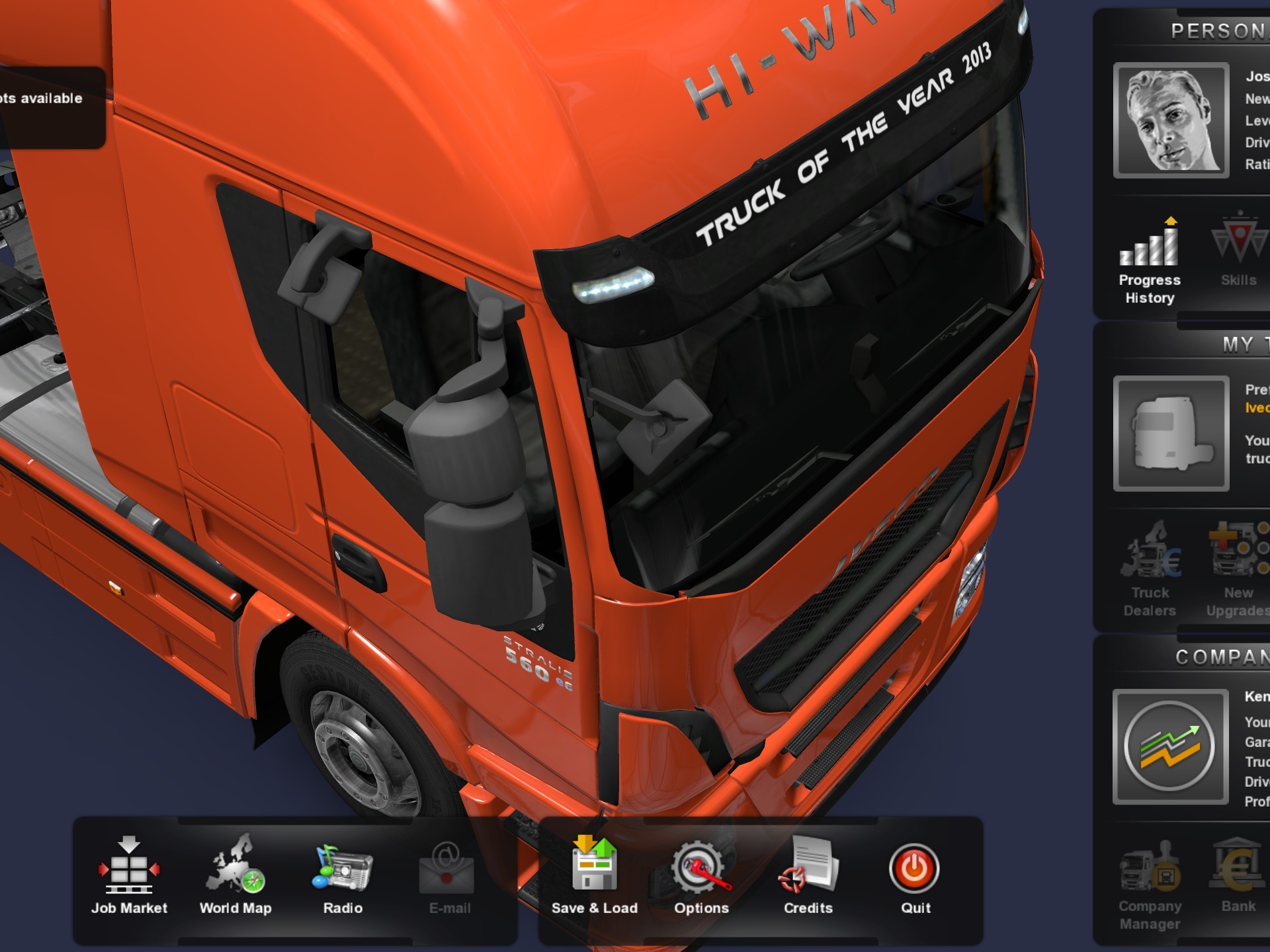Visit the Truck Dealers
The image size is (1270, 952).
1150,570
